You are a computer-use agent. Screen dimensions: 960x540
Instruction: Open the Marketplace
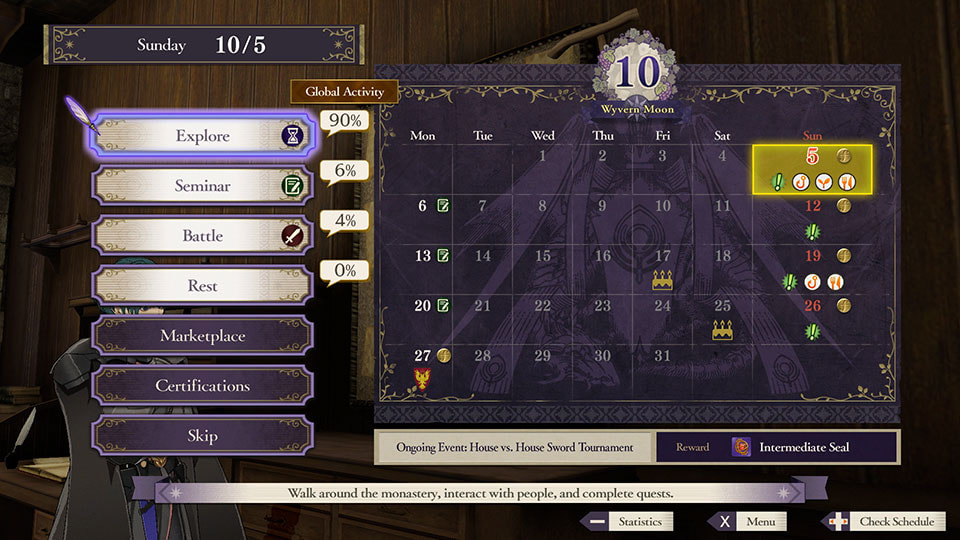203,336
